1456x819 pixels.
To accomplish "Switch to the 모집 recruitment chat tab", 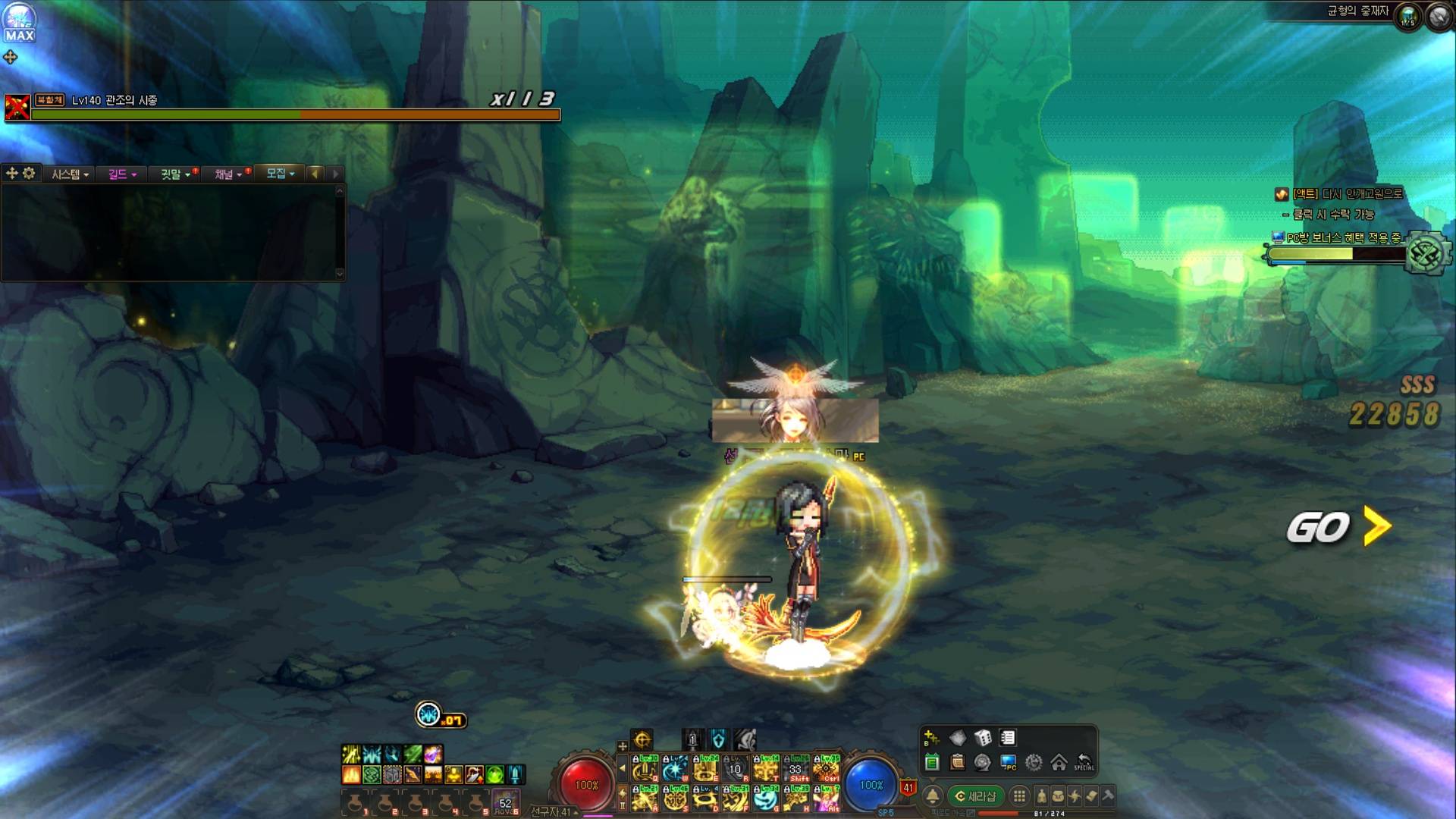I will pos(279,174).
